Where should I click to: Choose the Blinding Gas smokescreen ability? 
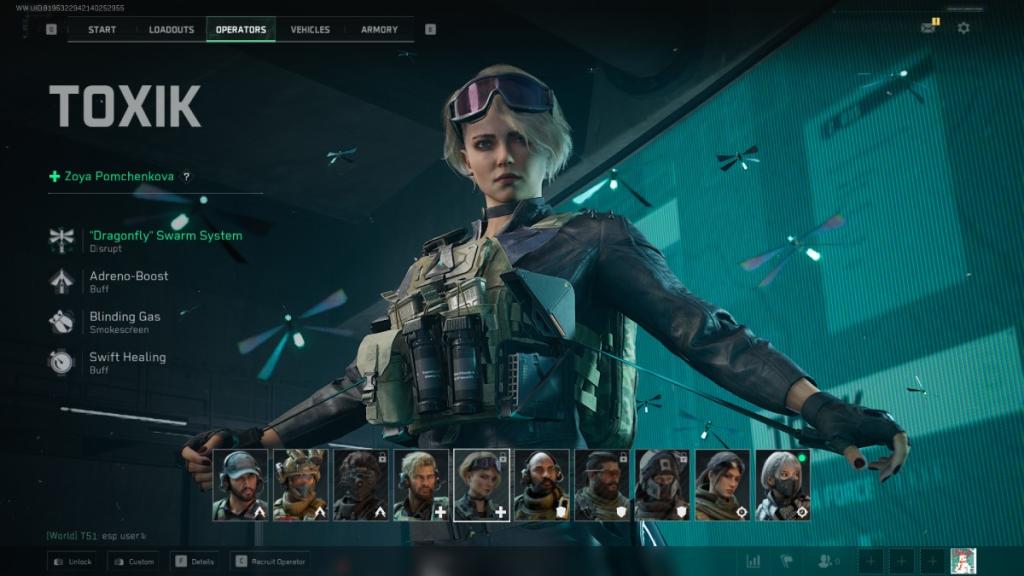(125, 317)
